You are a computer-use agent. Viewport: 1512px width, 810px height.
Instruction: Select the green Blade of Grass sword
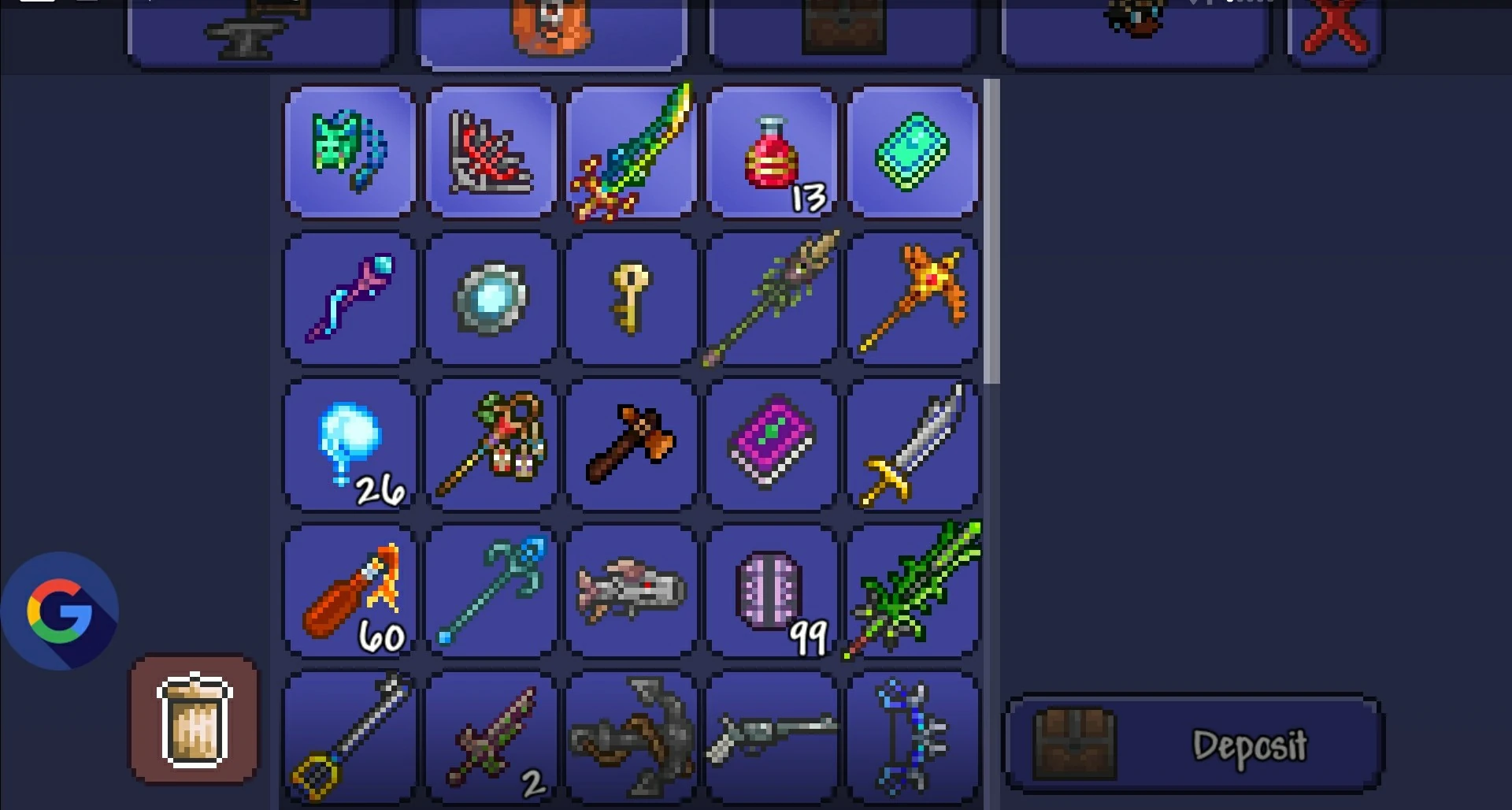(x=913, y=591)
